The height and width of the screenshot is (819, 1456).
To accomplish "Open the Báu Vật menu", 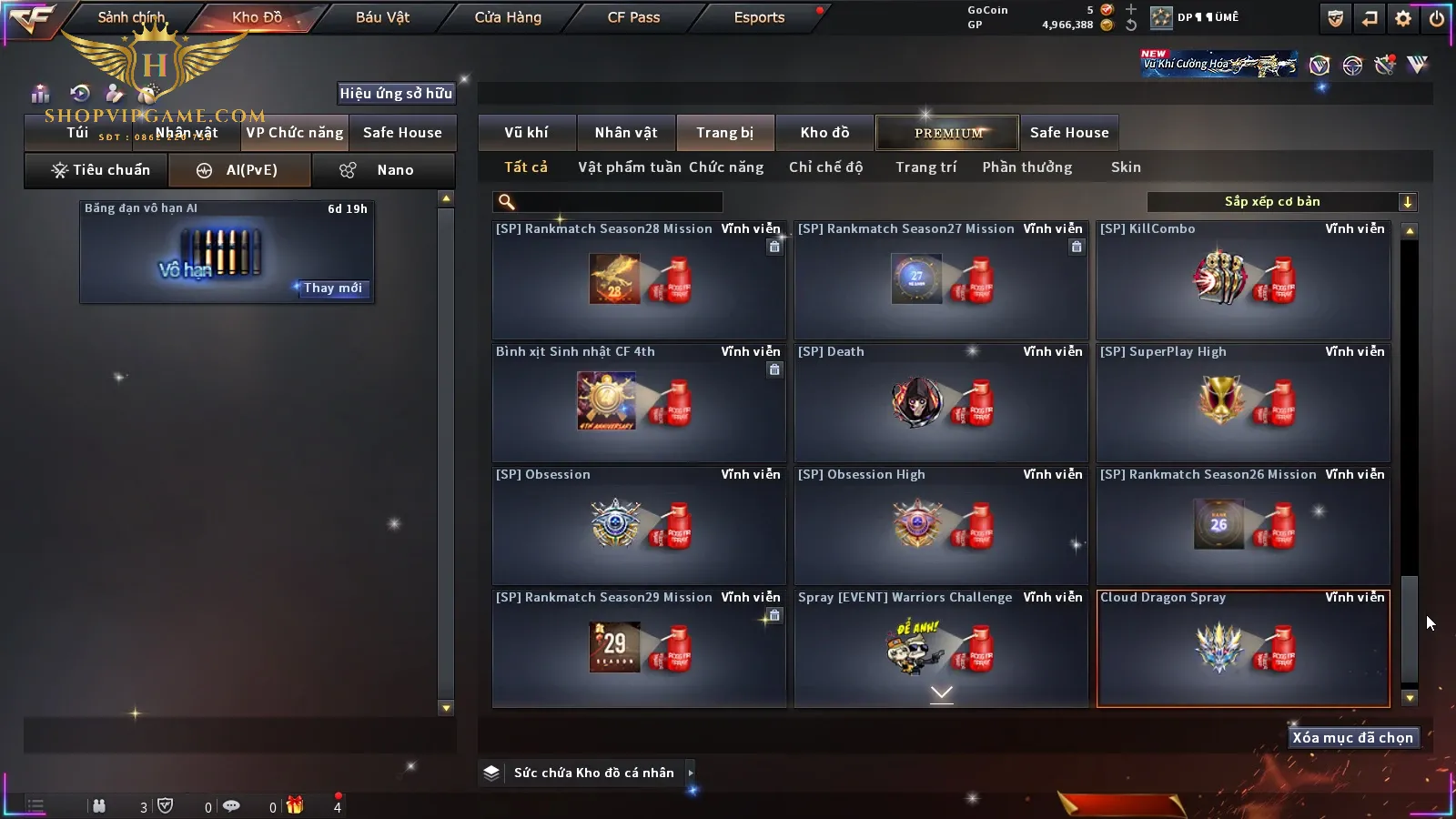I will click(382, 17).
